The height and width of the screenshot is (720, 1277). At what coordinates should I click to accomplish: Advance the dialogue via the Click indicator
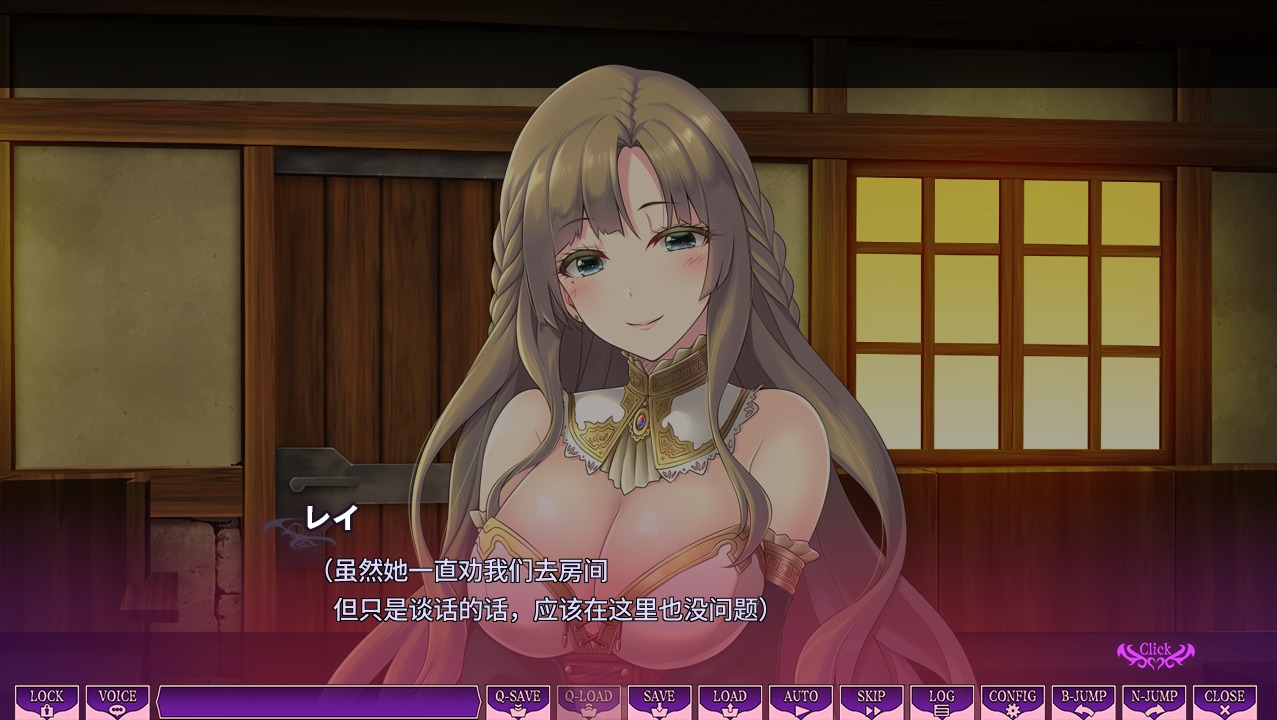[x=1155, y=654]
